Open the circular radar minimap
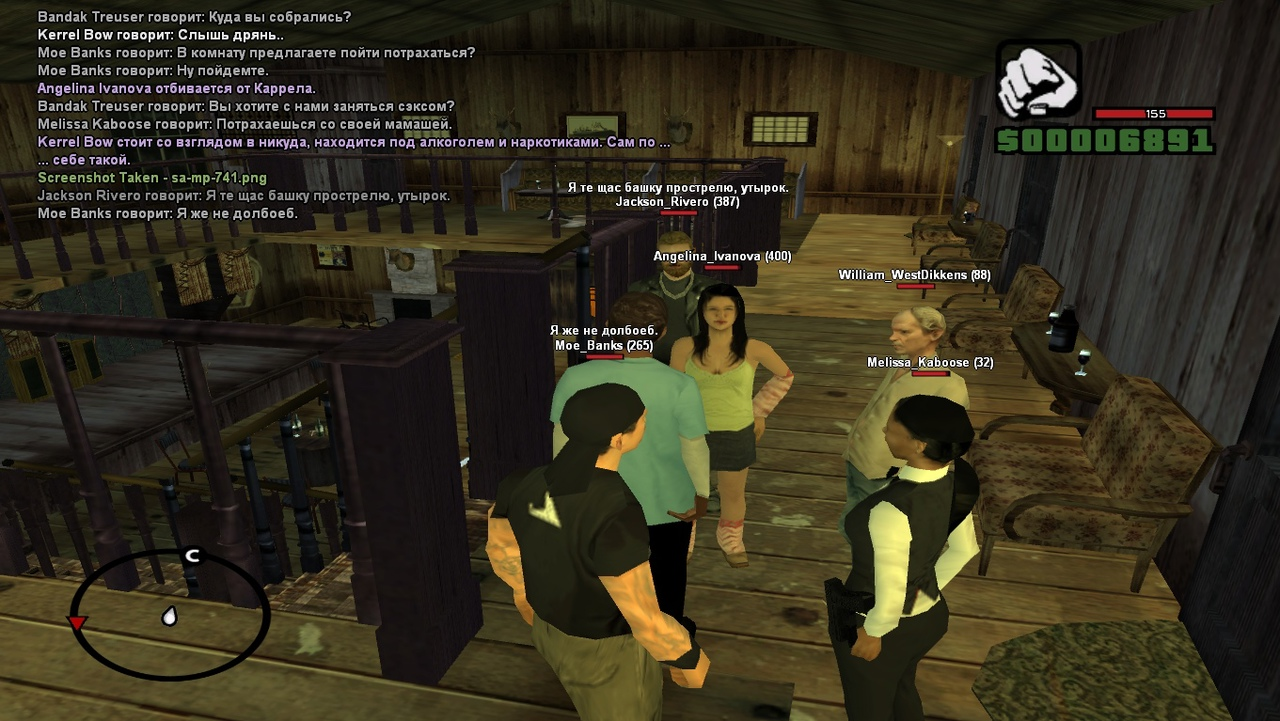Viewport: 1280px width, 721px height. pyautogui.click(x=170, y=615)
